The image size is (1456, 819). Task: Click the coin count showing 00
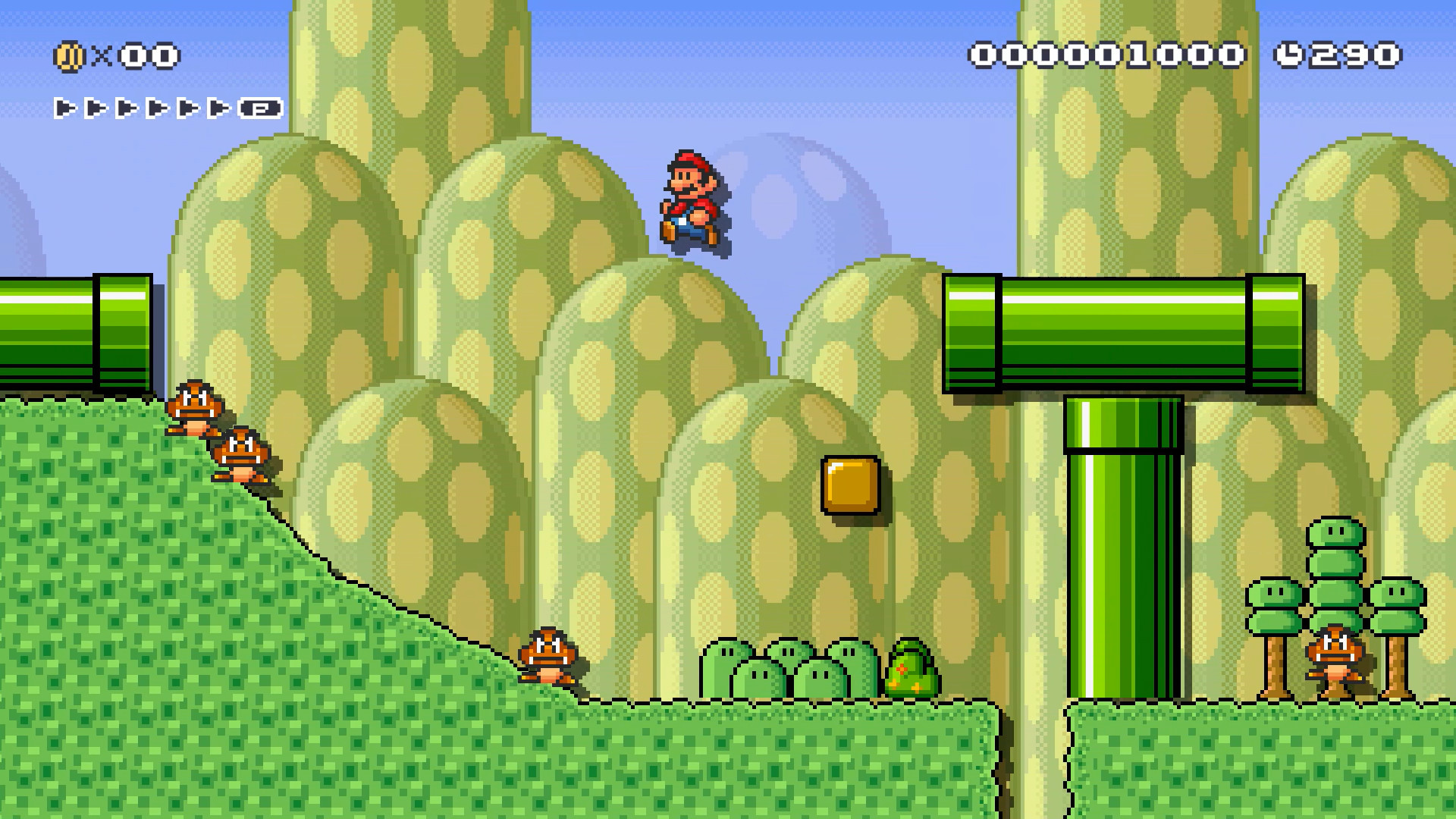click(x=151, y=54)
